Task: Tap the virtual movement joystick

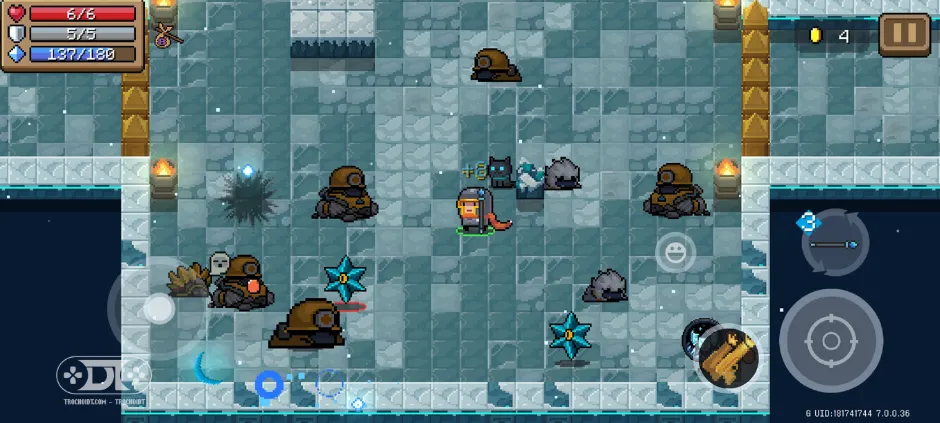Action: [158, 309]
